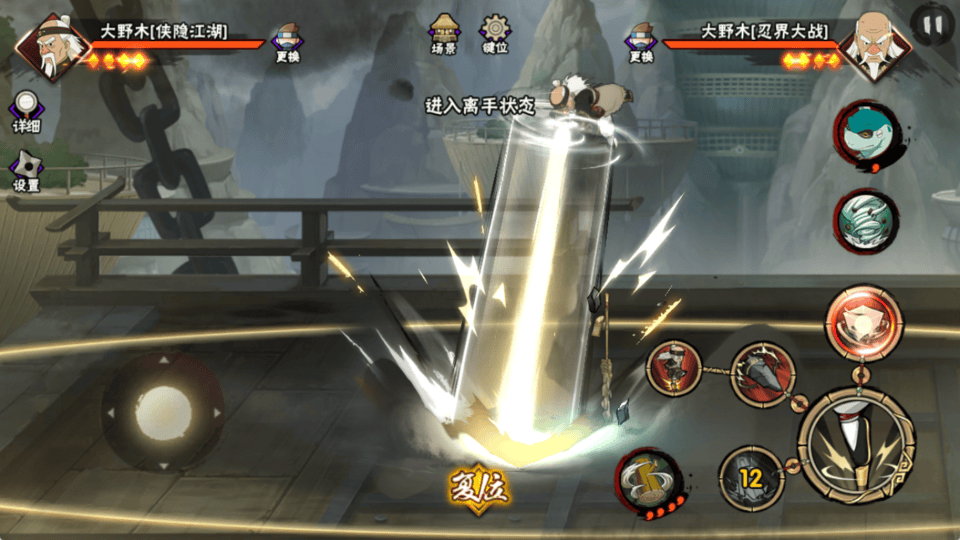
Task: Use the substitution skill showing 12
Action: coord(751,479)
